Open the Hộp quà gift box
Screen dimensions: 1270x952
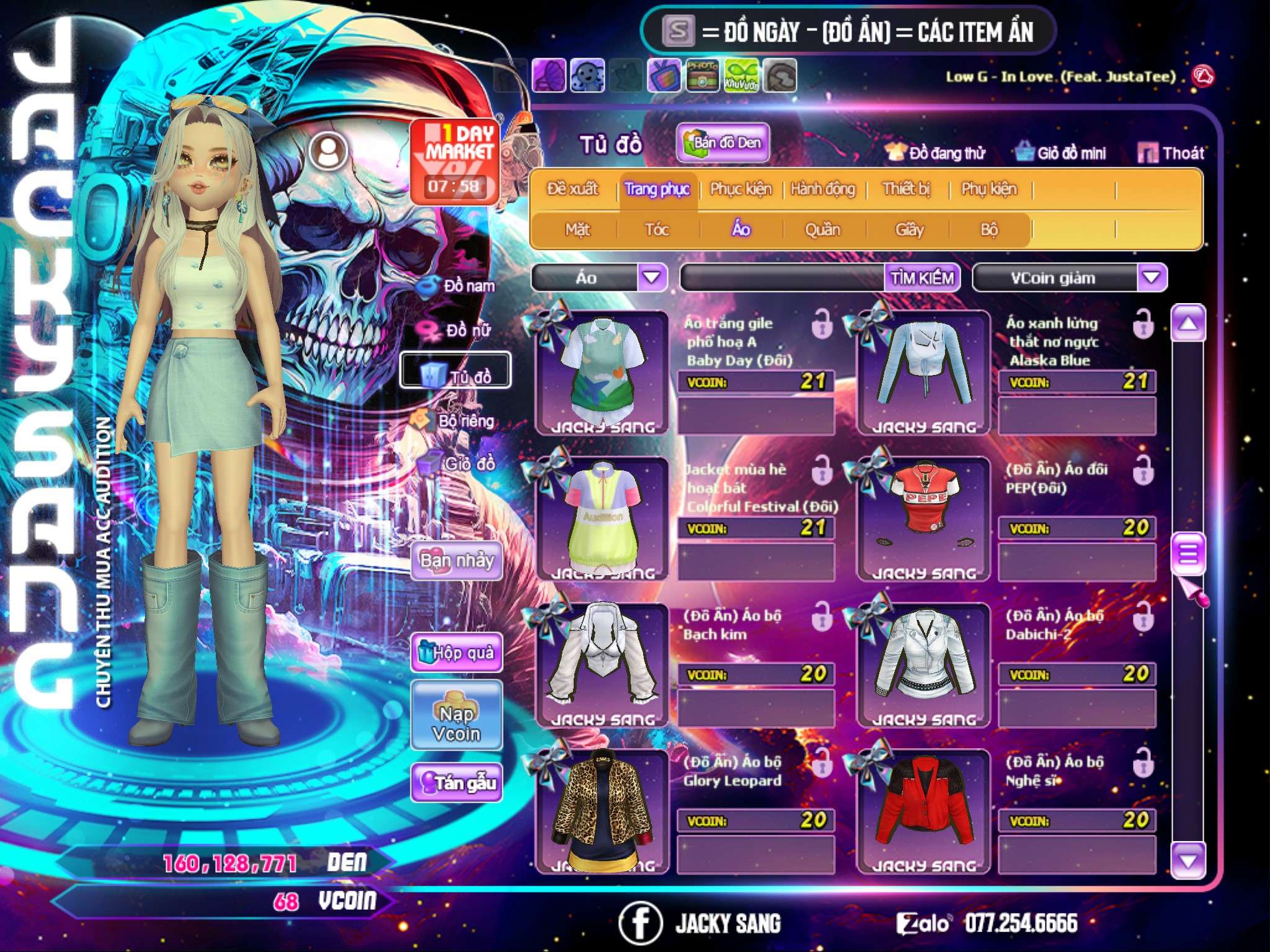point(456,653)
